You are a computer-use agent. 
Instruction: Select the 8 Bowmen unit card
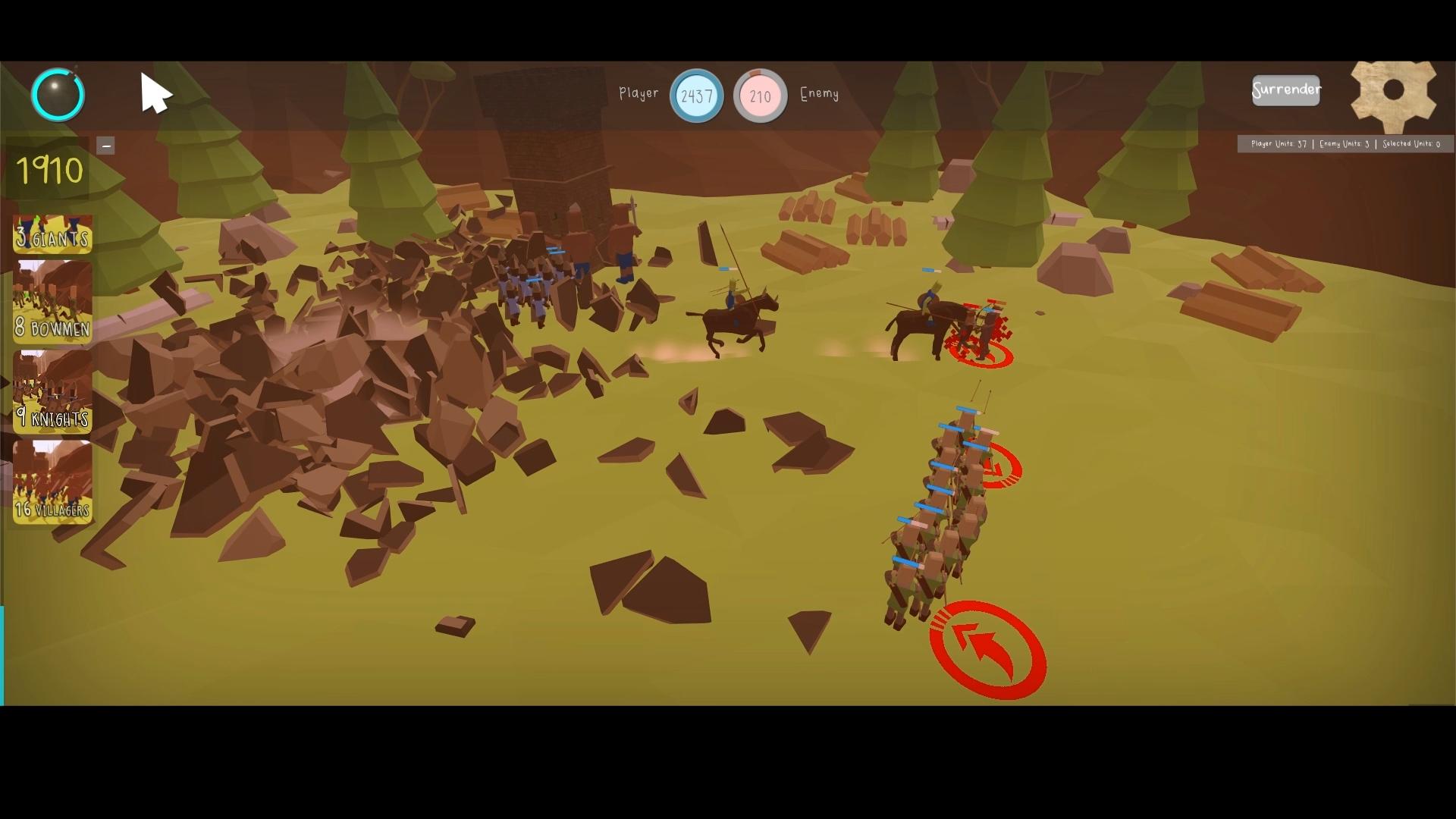click(x=52, y=303)
